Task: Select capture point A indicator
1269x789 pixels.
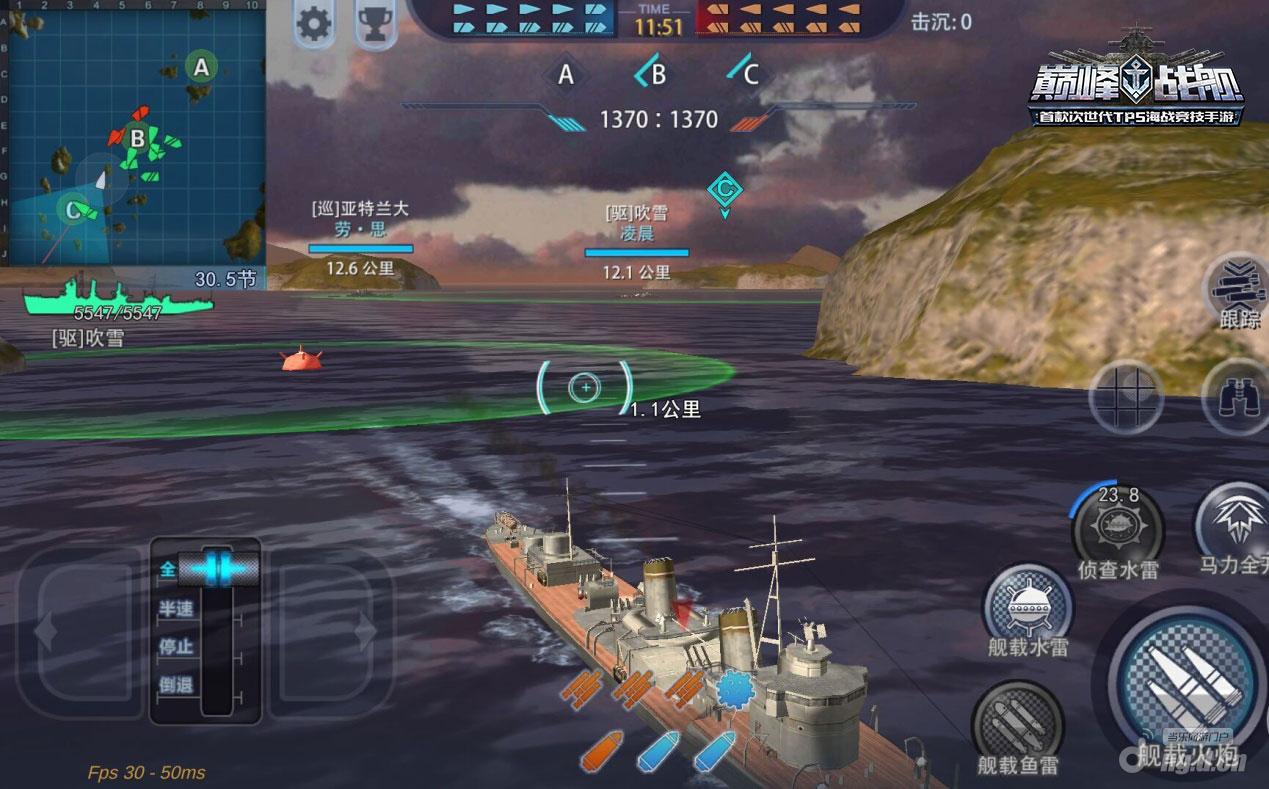Action: coord(566,74)
